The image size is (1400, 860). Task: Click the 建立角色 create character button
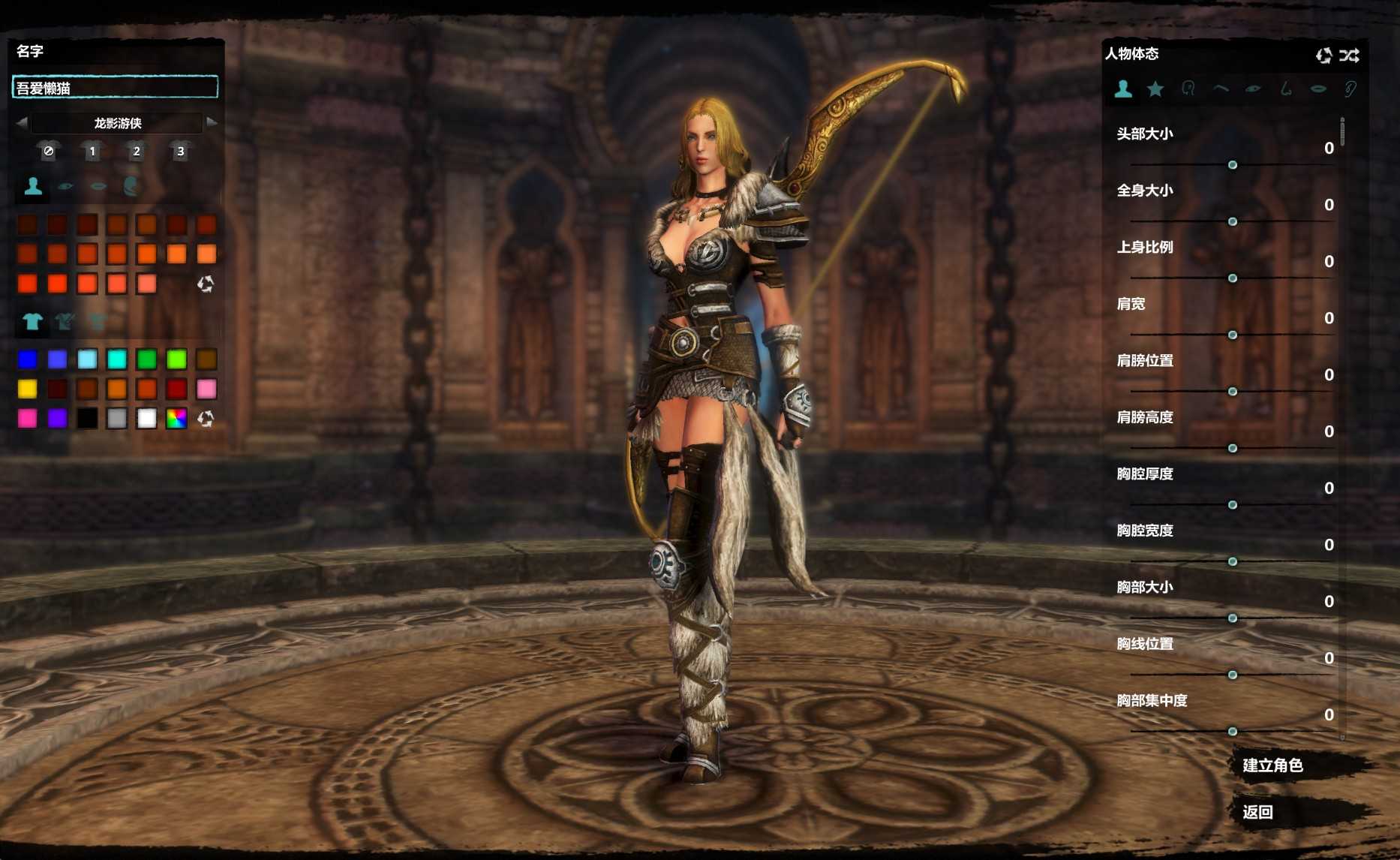(x=1272, y=765)
